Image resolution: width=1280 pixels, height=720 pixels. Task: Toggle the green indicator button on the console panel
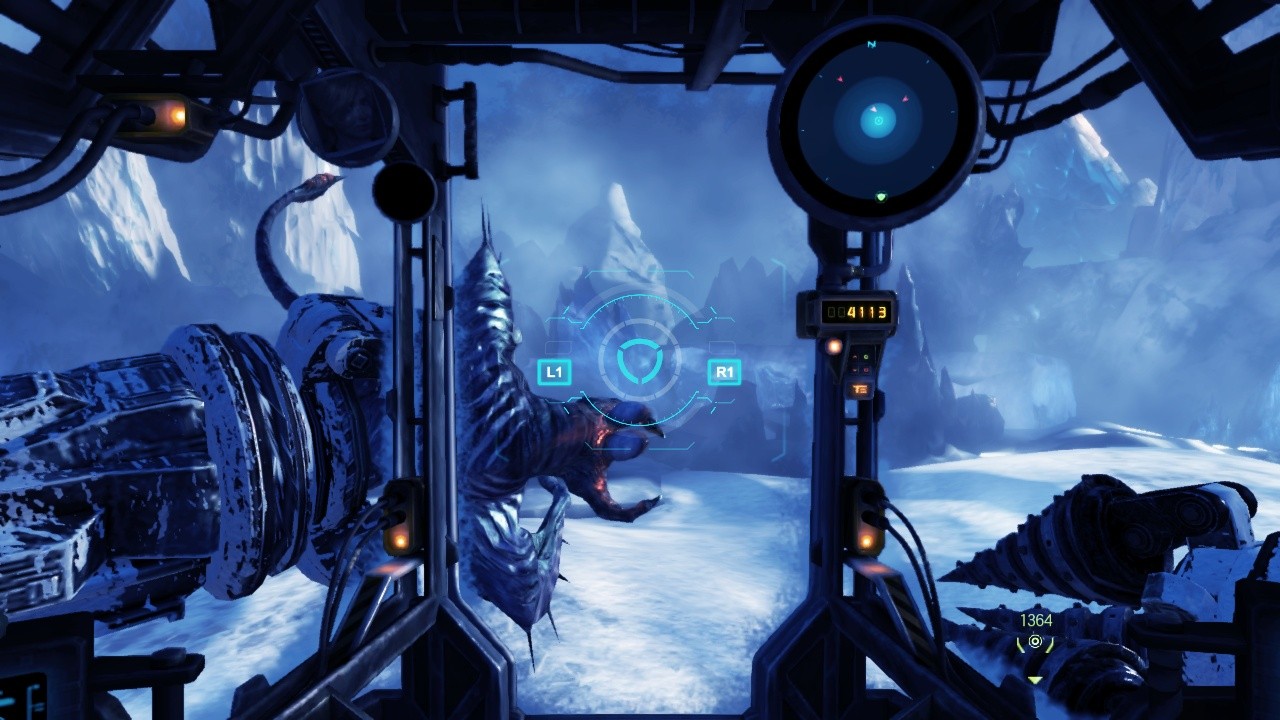(x=866, y=356)
